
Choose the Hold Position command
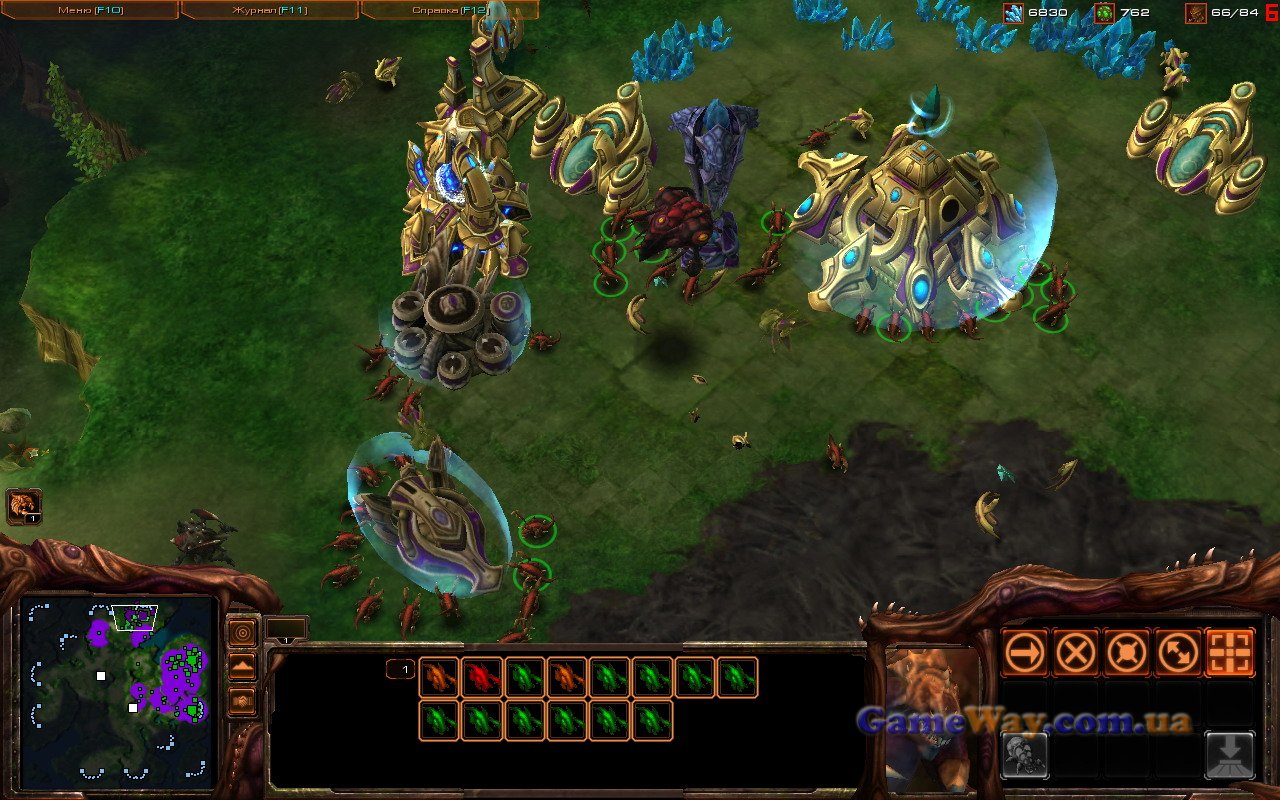(x=1127, y=653)
